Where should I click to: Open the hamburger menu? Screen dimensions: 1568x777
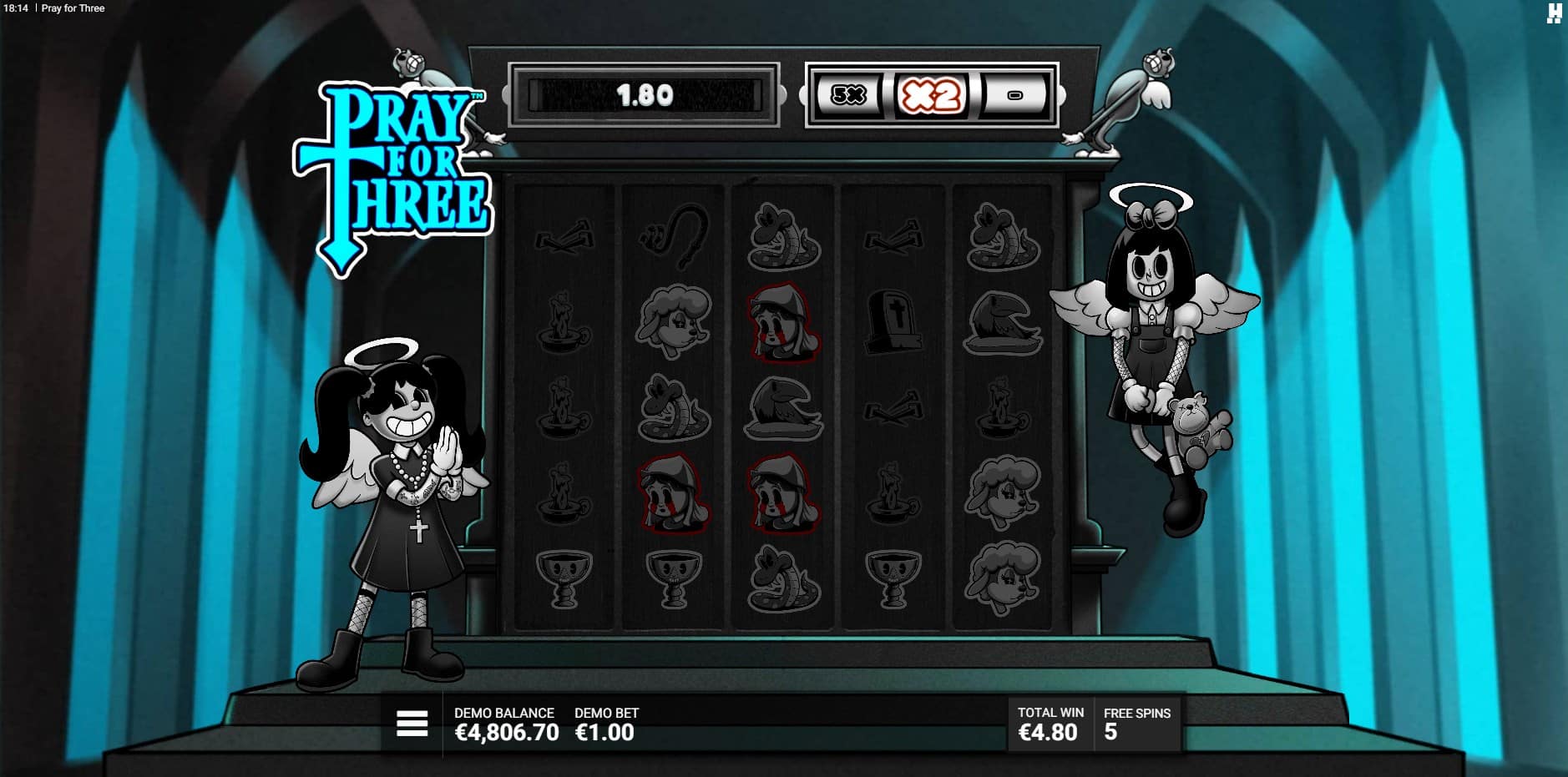[412, 724]
